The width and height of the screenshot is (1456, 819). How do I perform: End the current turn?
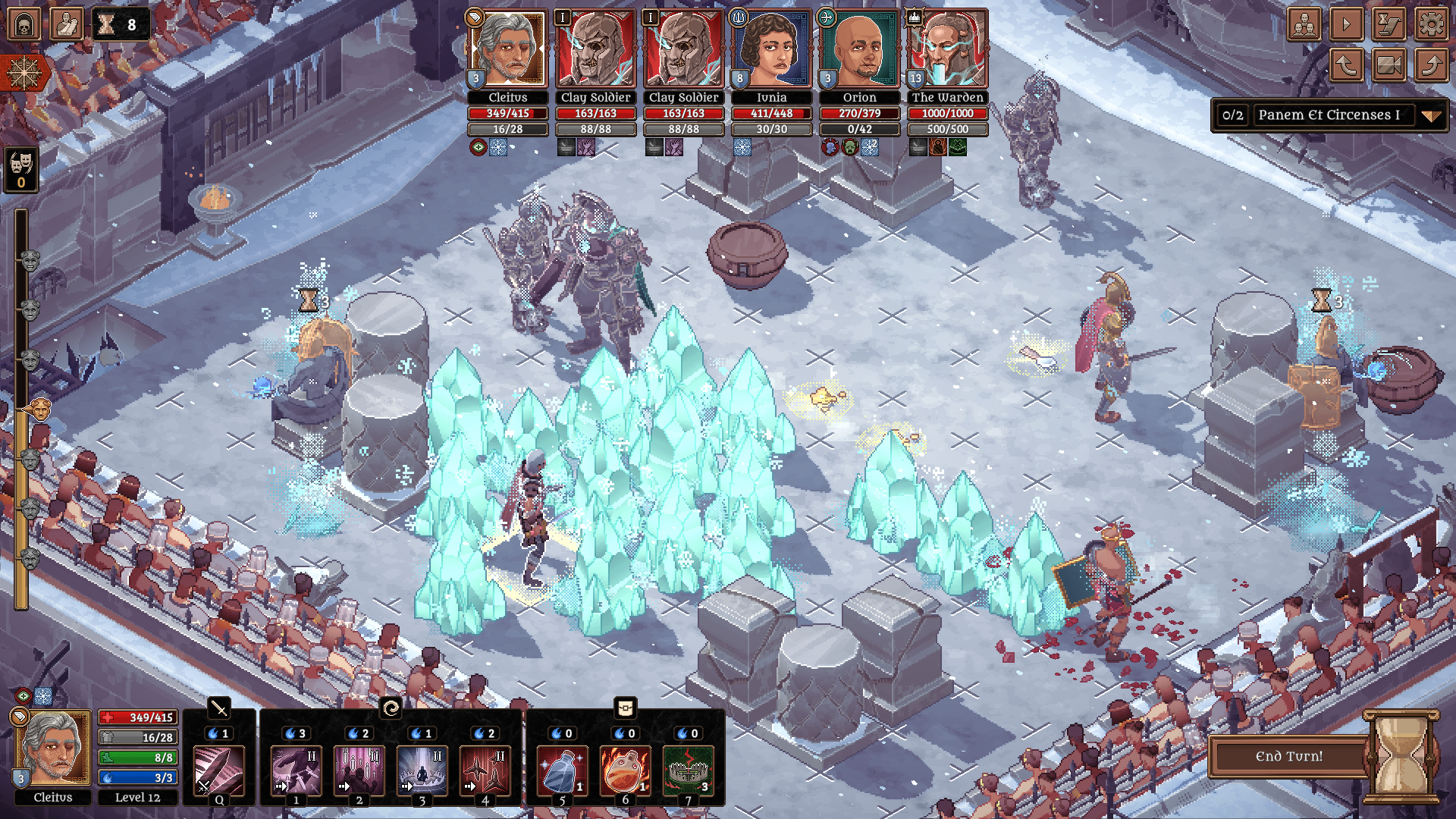1288,756
